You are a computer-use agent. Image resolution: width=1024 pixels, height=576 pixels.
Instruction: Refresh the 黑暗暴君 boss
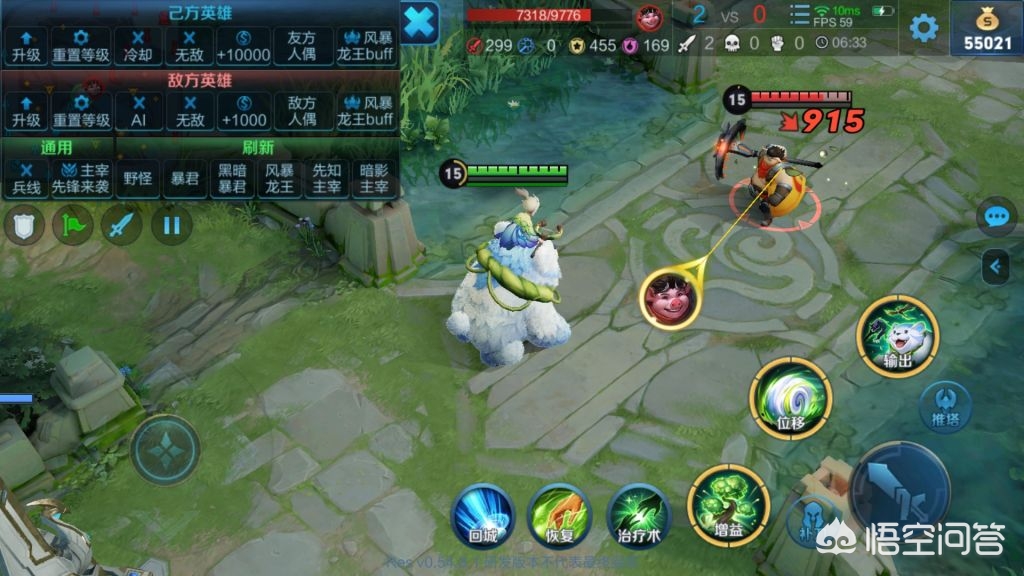232,178
